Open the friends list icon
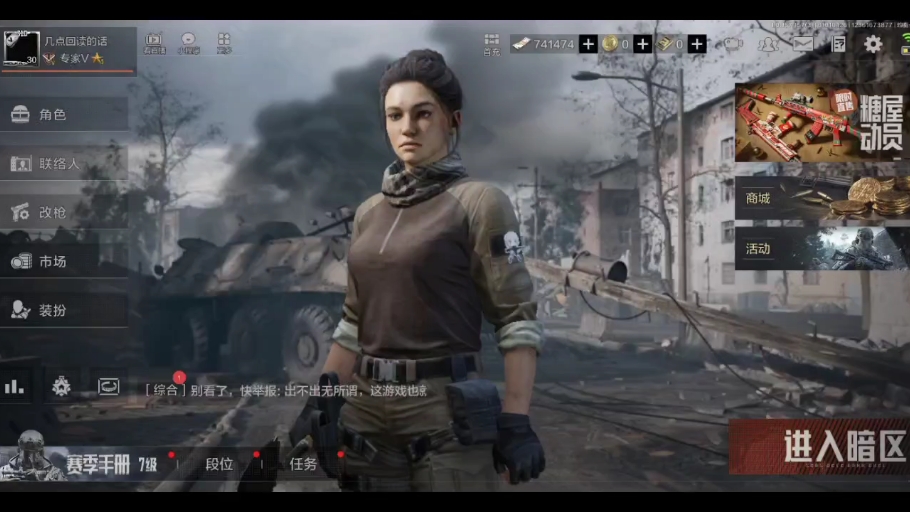The height and width of the screenshot is (512, 910). pyautogui.click(x=768, y=44)
